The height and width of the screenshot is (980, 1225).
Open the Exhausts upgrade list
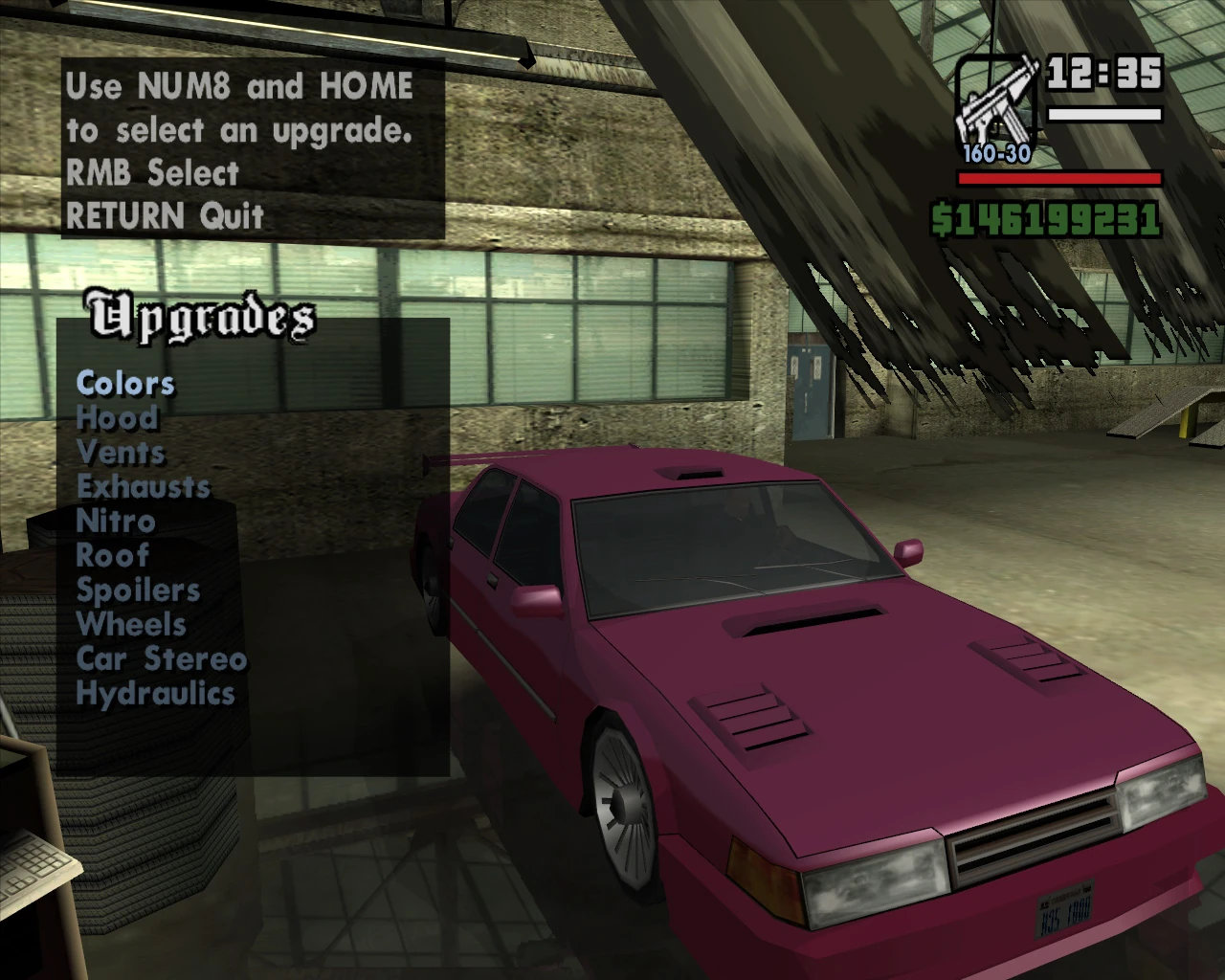144,487
